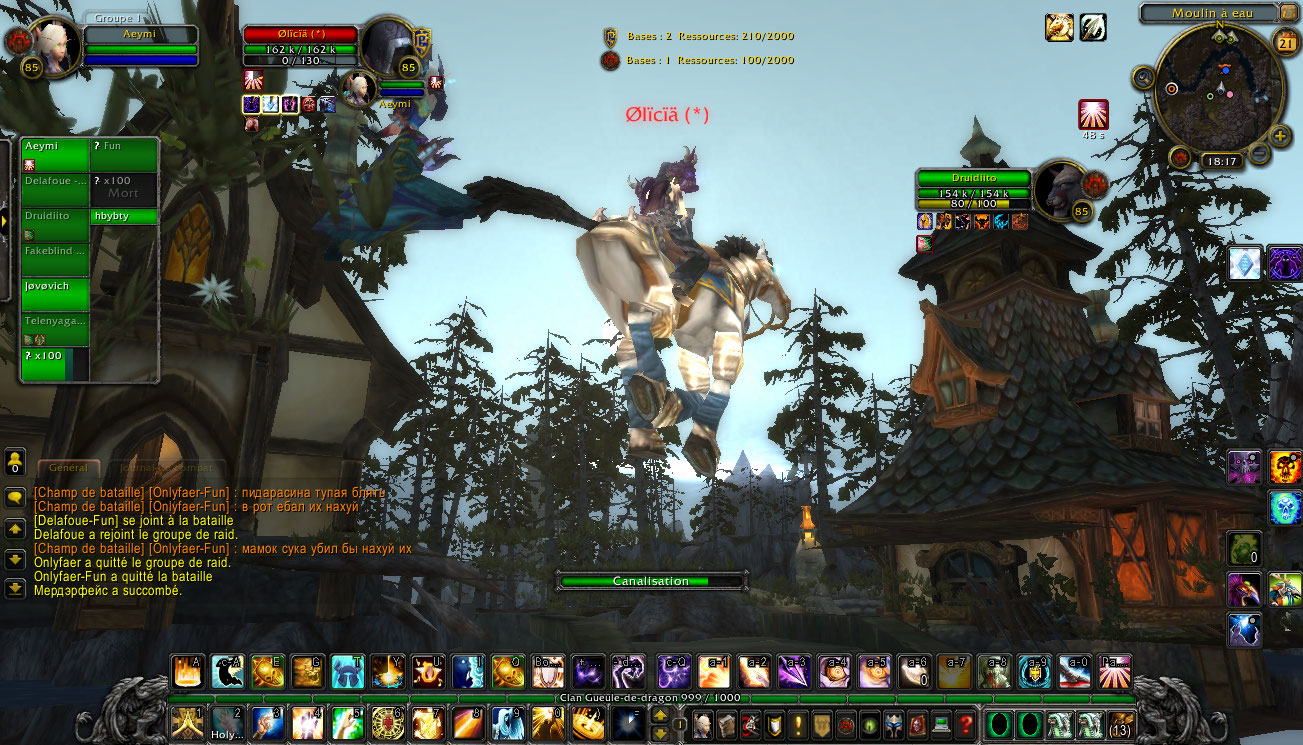Use the action bar slot labeled Holy

coord(227,722)
